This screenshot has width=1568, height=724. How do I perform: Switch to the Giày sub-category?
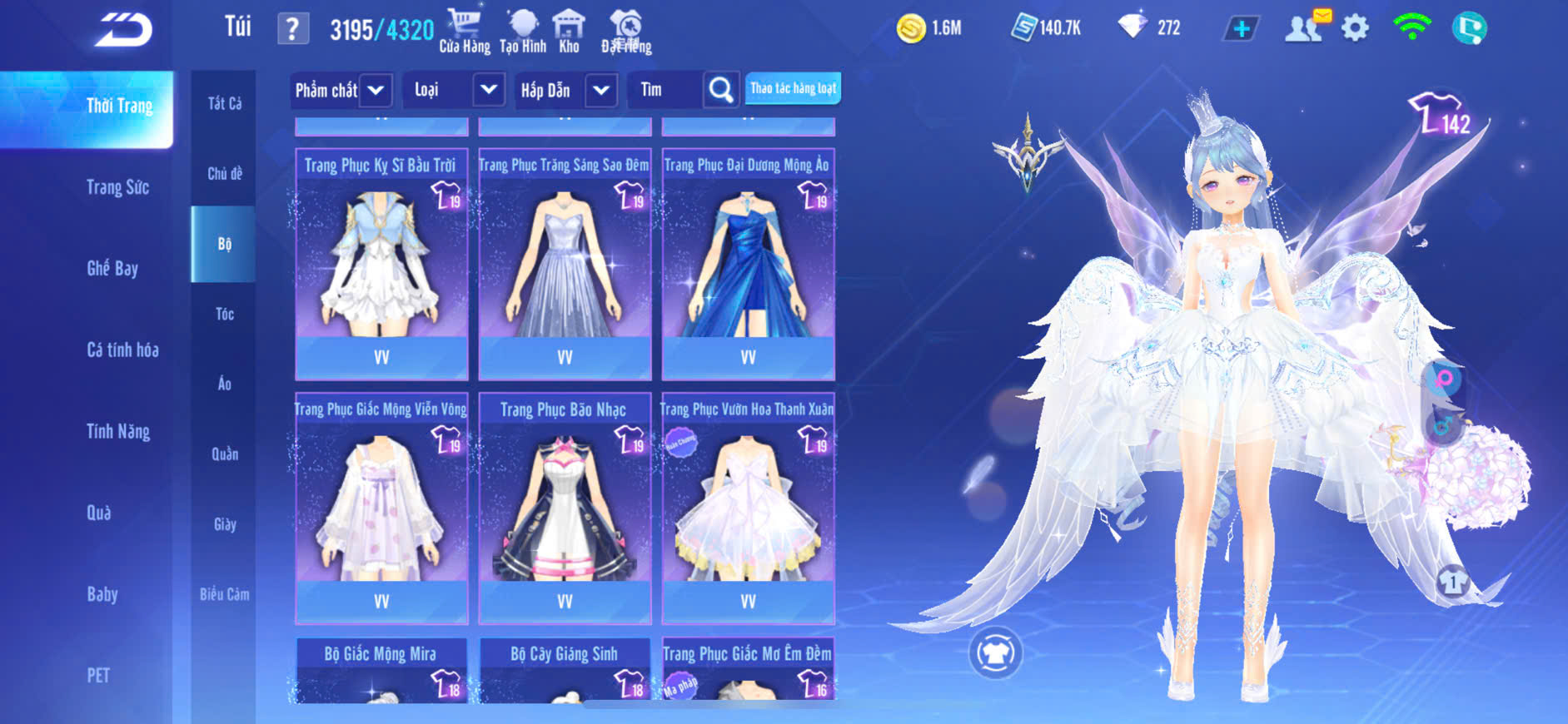point(224,524)
